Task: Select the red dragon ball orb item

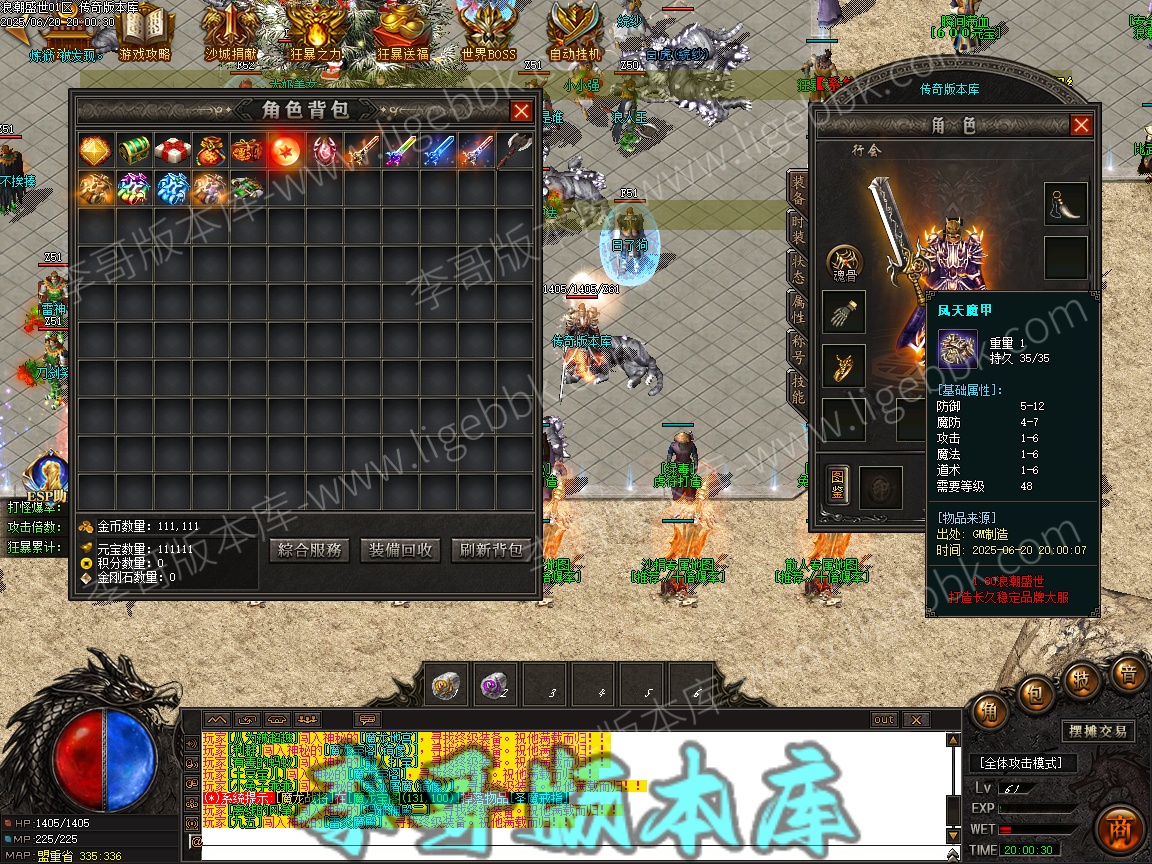Action: 286,151
